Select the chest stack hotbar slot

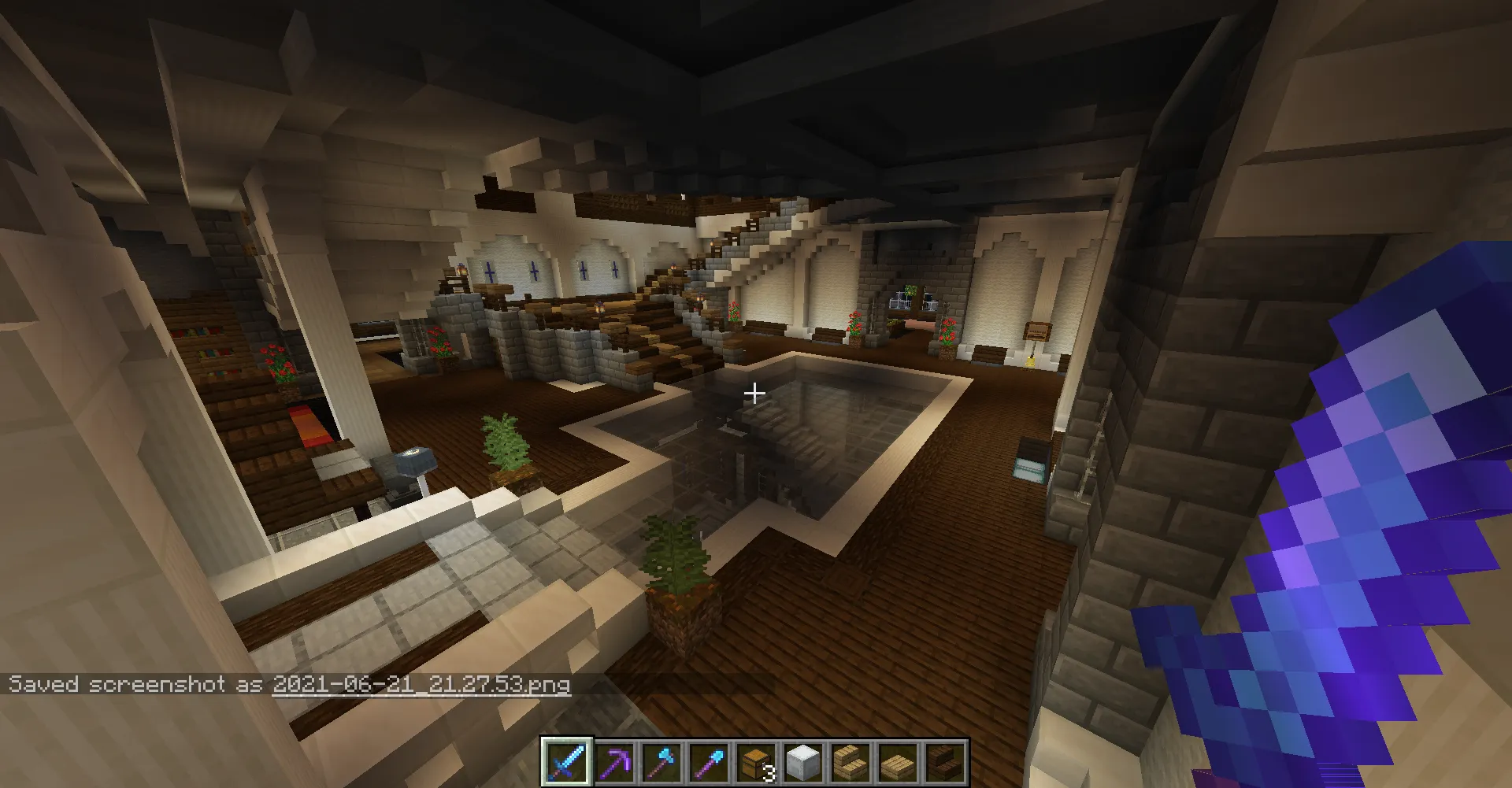[x=755, y=762]
